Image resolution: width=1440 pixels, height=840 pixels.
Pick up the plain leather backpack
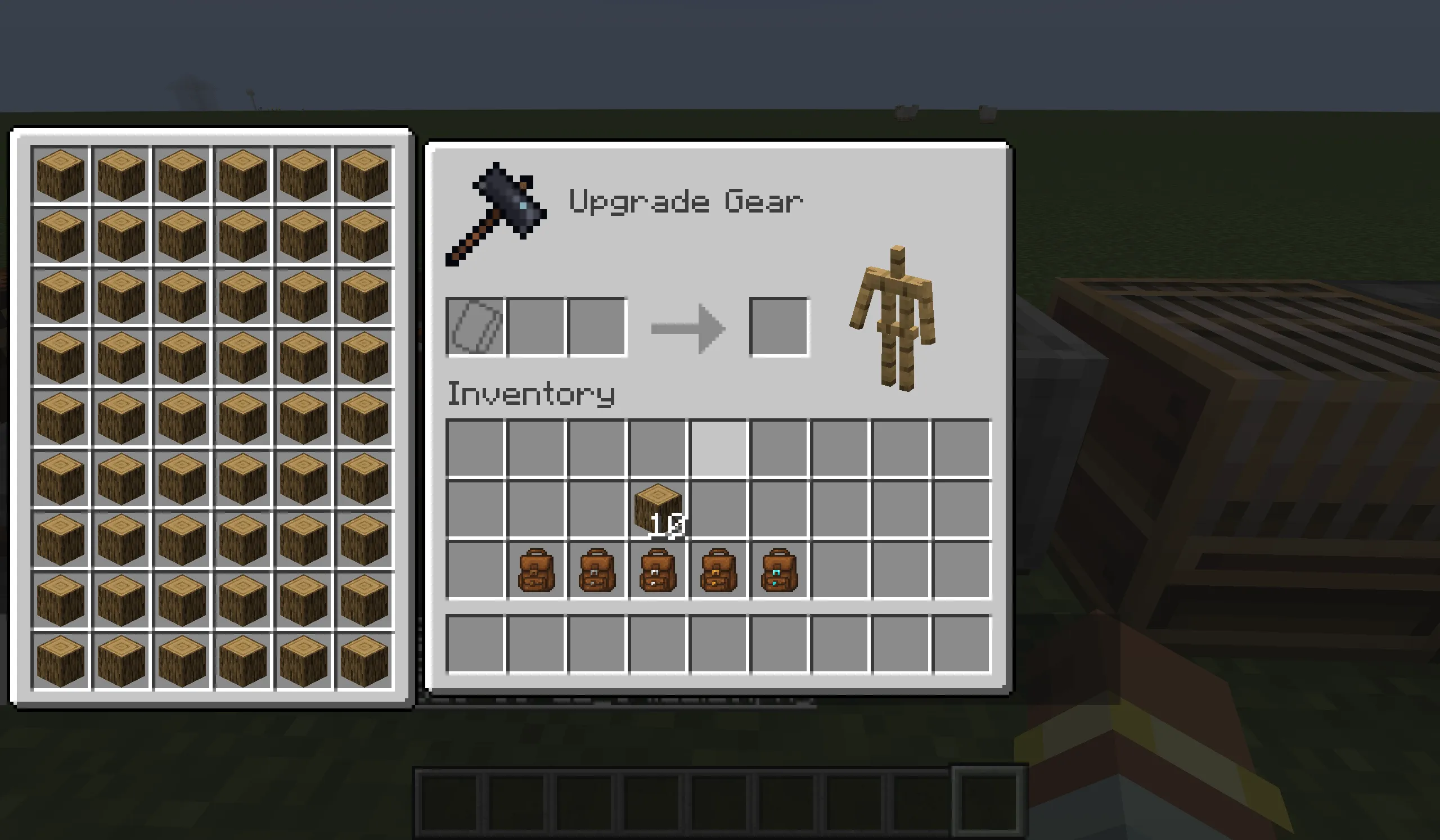(x=537, y=568)
